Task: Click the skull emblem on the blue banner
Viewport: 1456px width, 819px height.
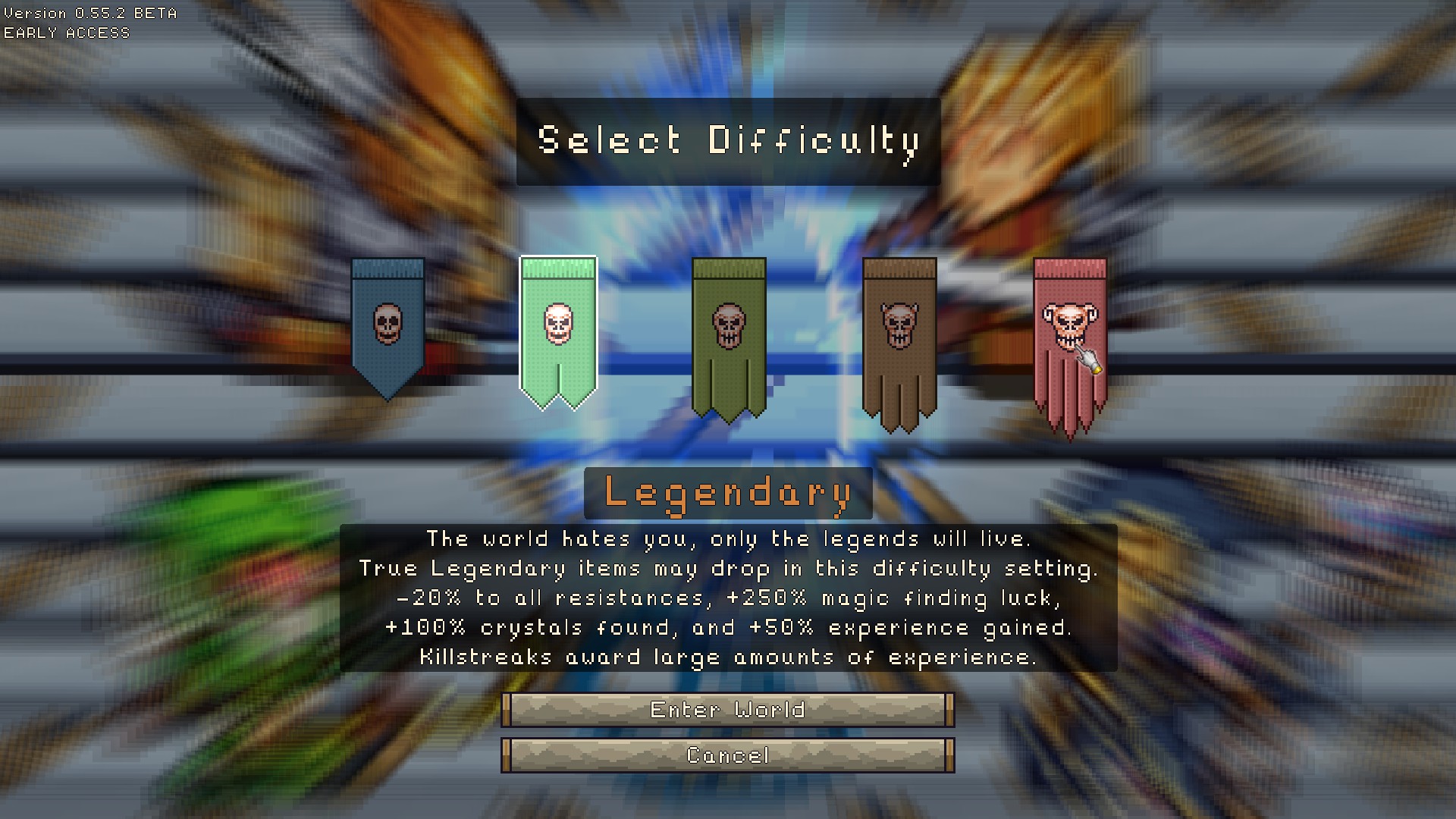Action: pos(388,325)
